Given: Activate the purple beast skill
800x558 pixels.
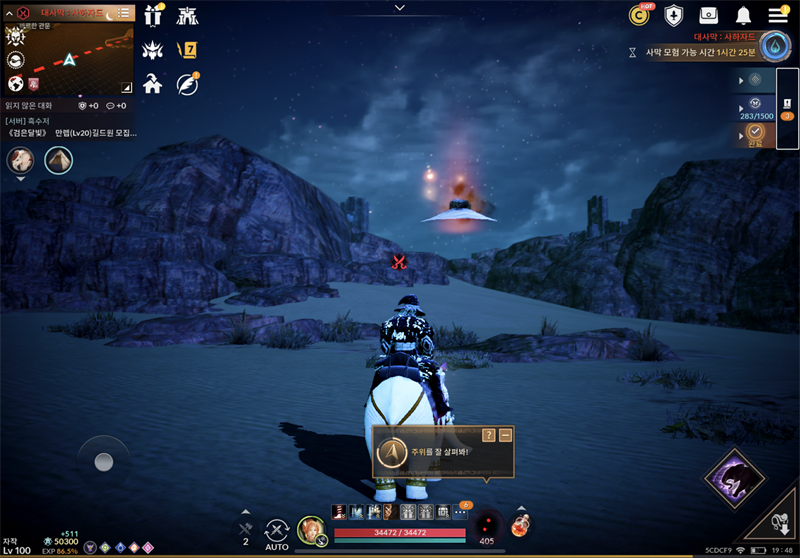Looking at the screenshot, I should coord(735,479).
